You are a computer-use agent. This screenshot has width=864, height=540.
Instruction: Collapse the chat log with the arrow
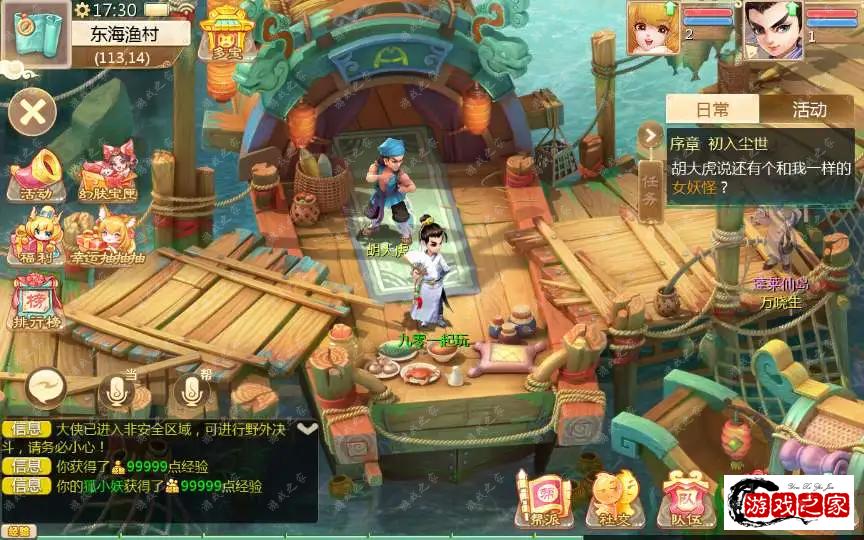[x=308, y=428]
